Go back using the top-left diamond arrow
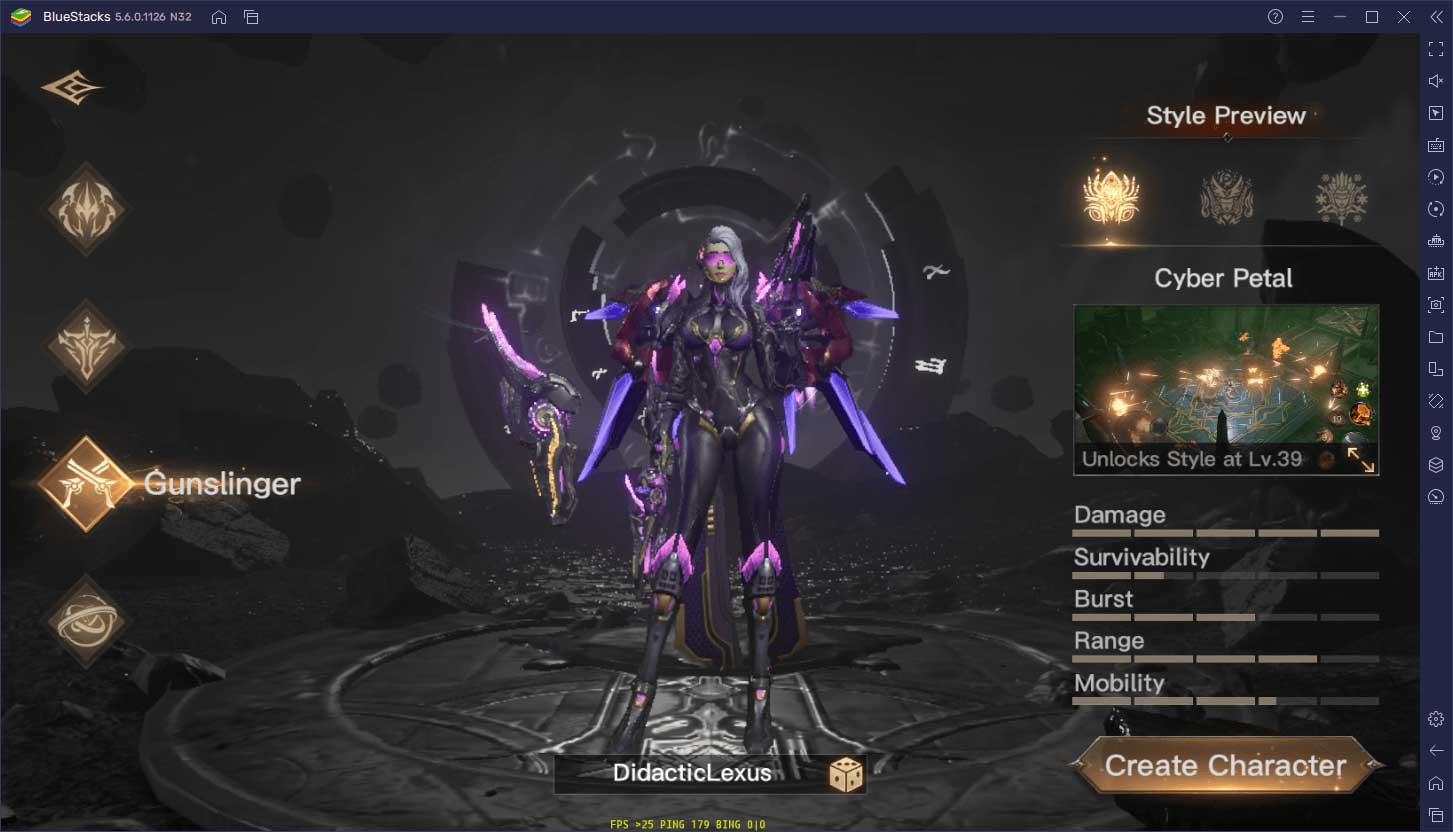Screen dimensions: 1453x832 72,88
